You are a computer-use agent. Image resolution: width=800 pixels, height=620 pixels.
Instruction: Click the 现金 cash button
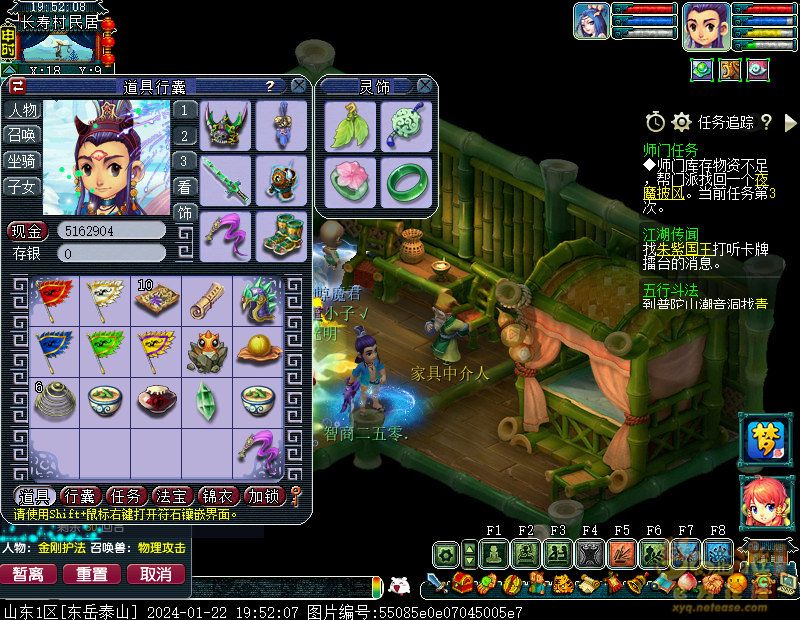click(26, 231)
